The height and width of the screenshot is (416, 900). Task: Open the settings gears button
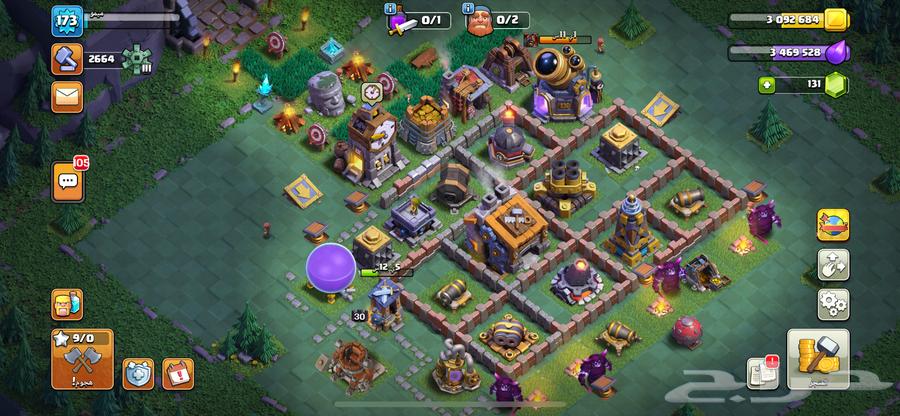pos(832,303)
